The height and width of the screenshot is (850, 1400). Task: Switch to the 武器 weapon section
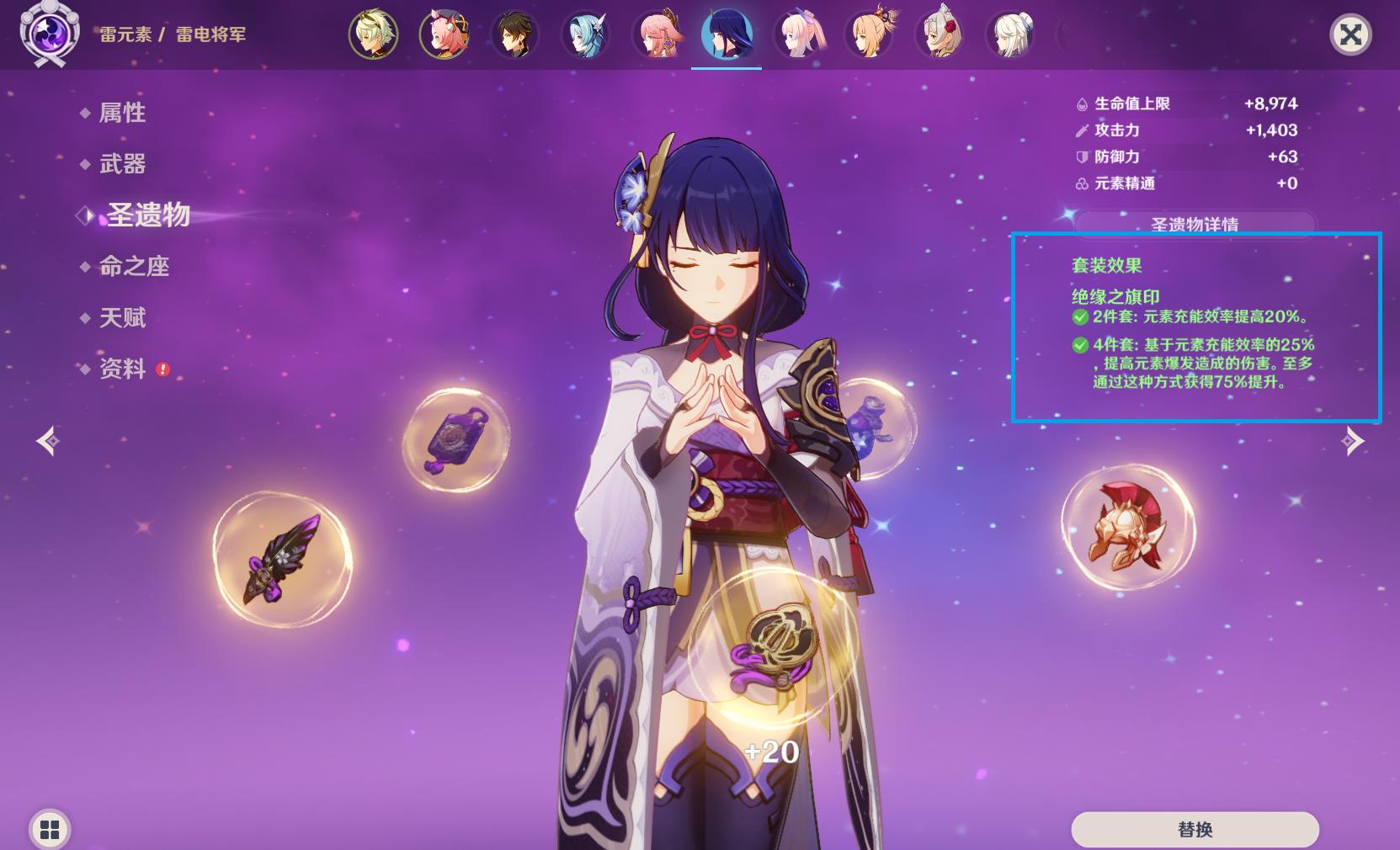tap(122, 164)
